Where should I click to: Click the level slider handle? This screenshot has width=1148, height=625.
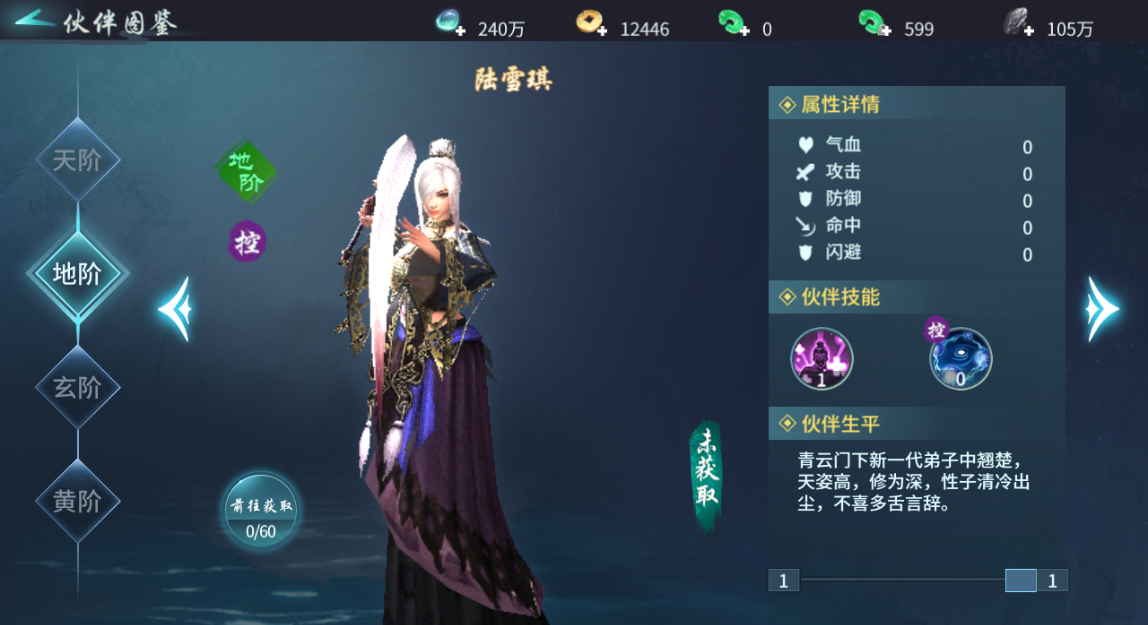[1020, 580]
